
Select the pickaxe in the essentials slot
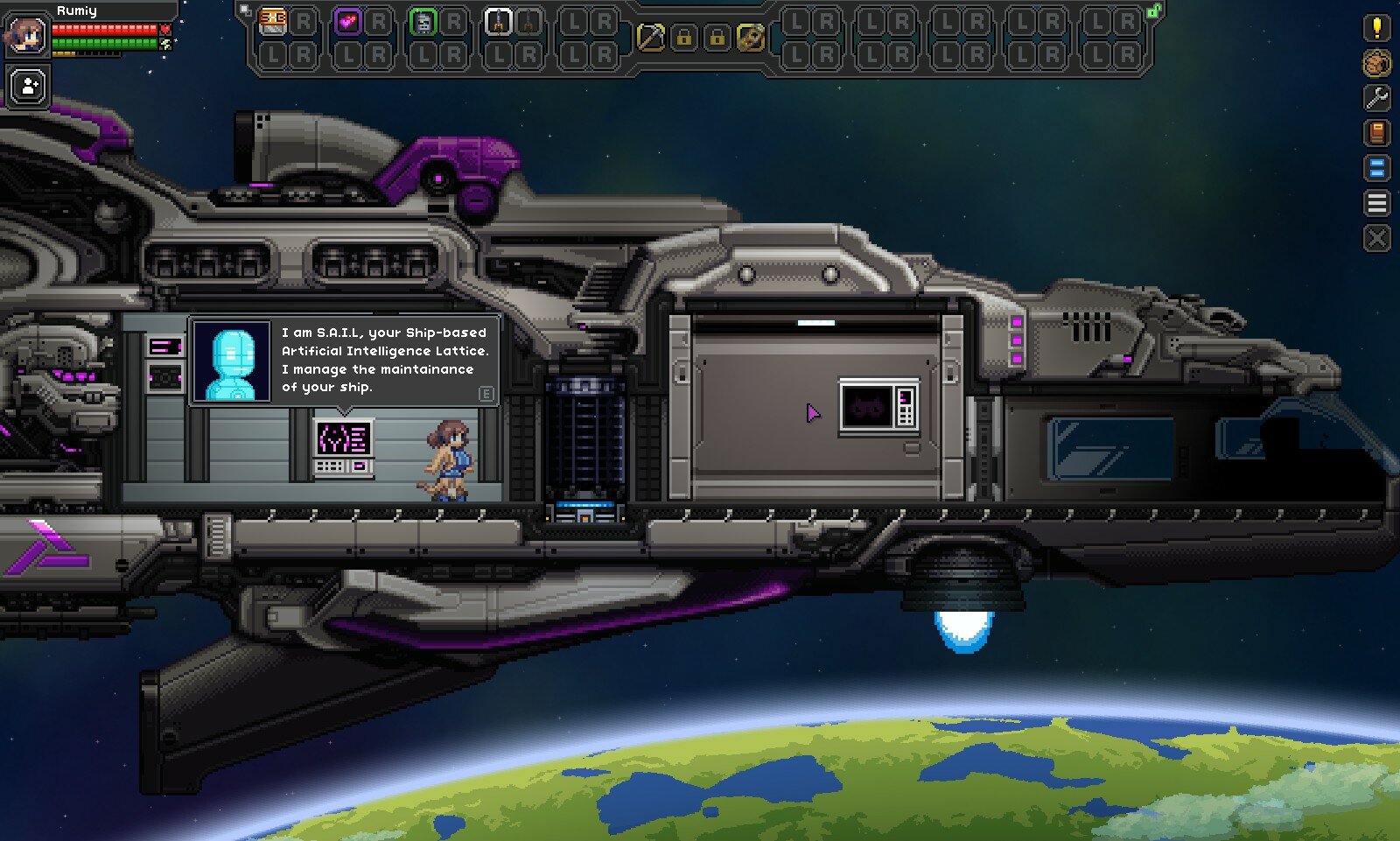click(x=651, y=35)
